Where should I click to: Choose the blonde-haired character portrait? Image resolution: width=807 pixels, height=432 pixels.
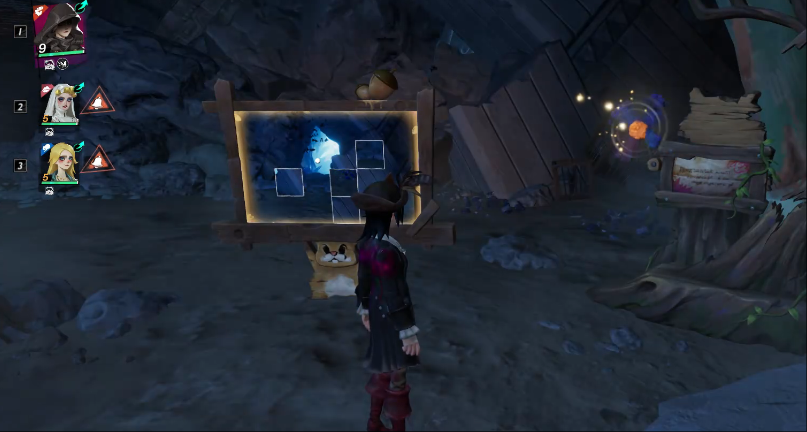click(x=58, y=162)
